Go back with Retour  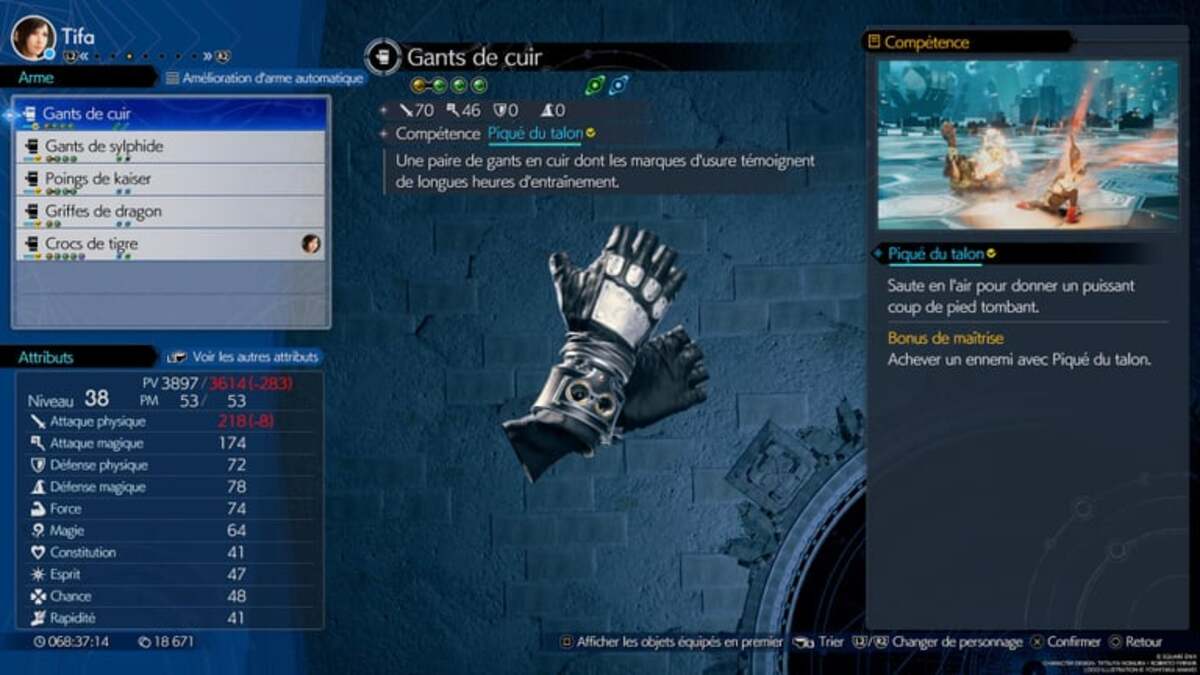tap(1135, 642)
